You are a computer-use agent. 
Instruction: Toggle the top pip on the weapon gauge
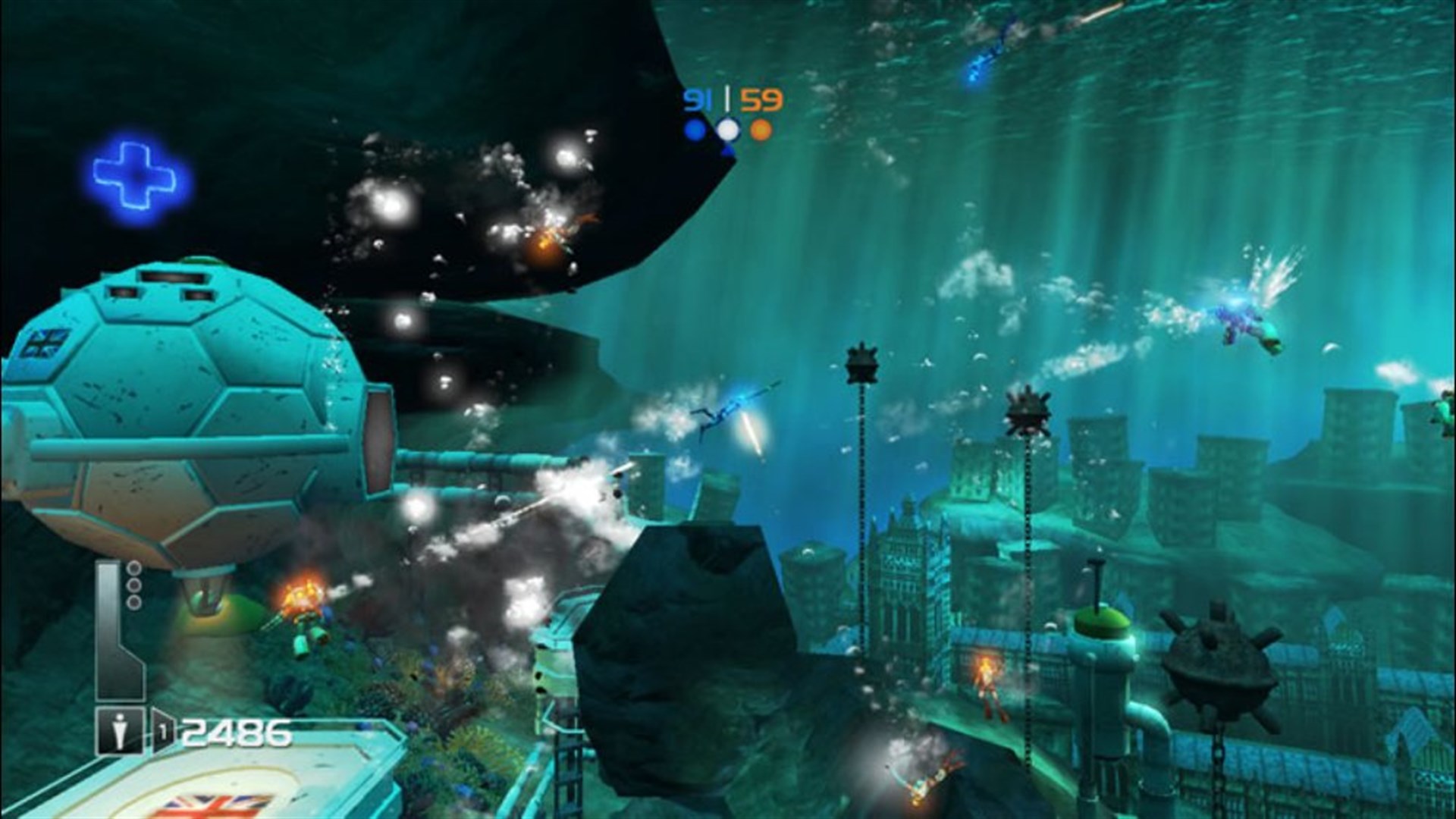[x=134, y=568]
